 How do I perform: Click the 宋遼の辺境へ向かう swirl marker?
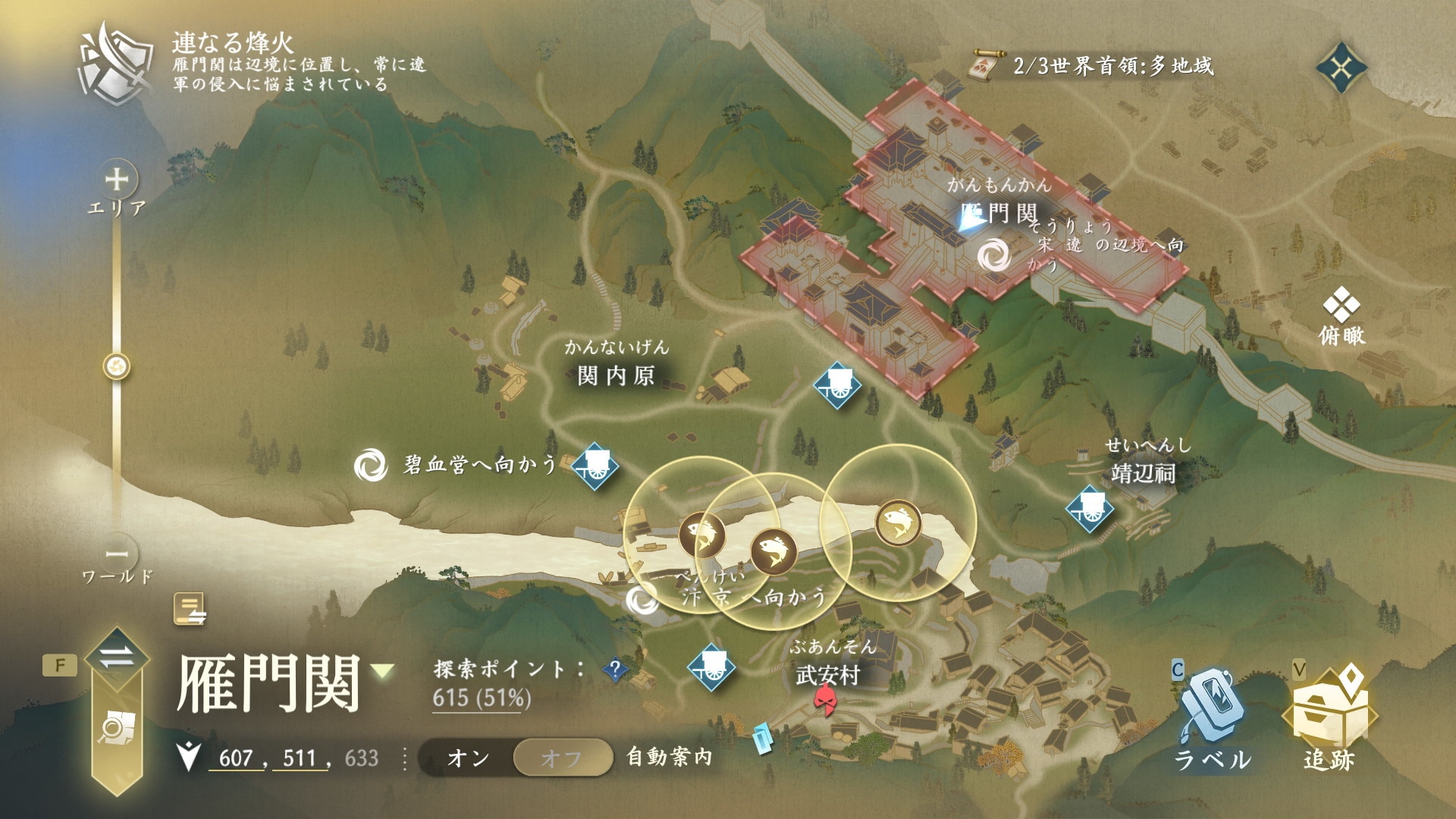(x=993, y=256)
